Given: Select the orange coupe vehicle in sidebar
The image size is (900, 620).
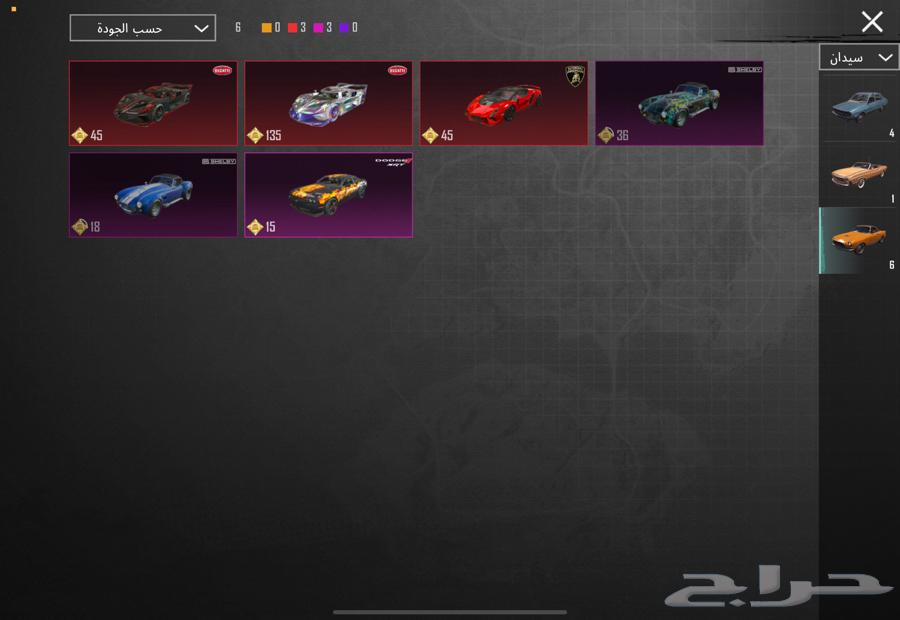Looking at the screenshot, I should (858, 240).
